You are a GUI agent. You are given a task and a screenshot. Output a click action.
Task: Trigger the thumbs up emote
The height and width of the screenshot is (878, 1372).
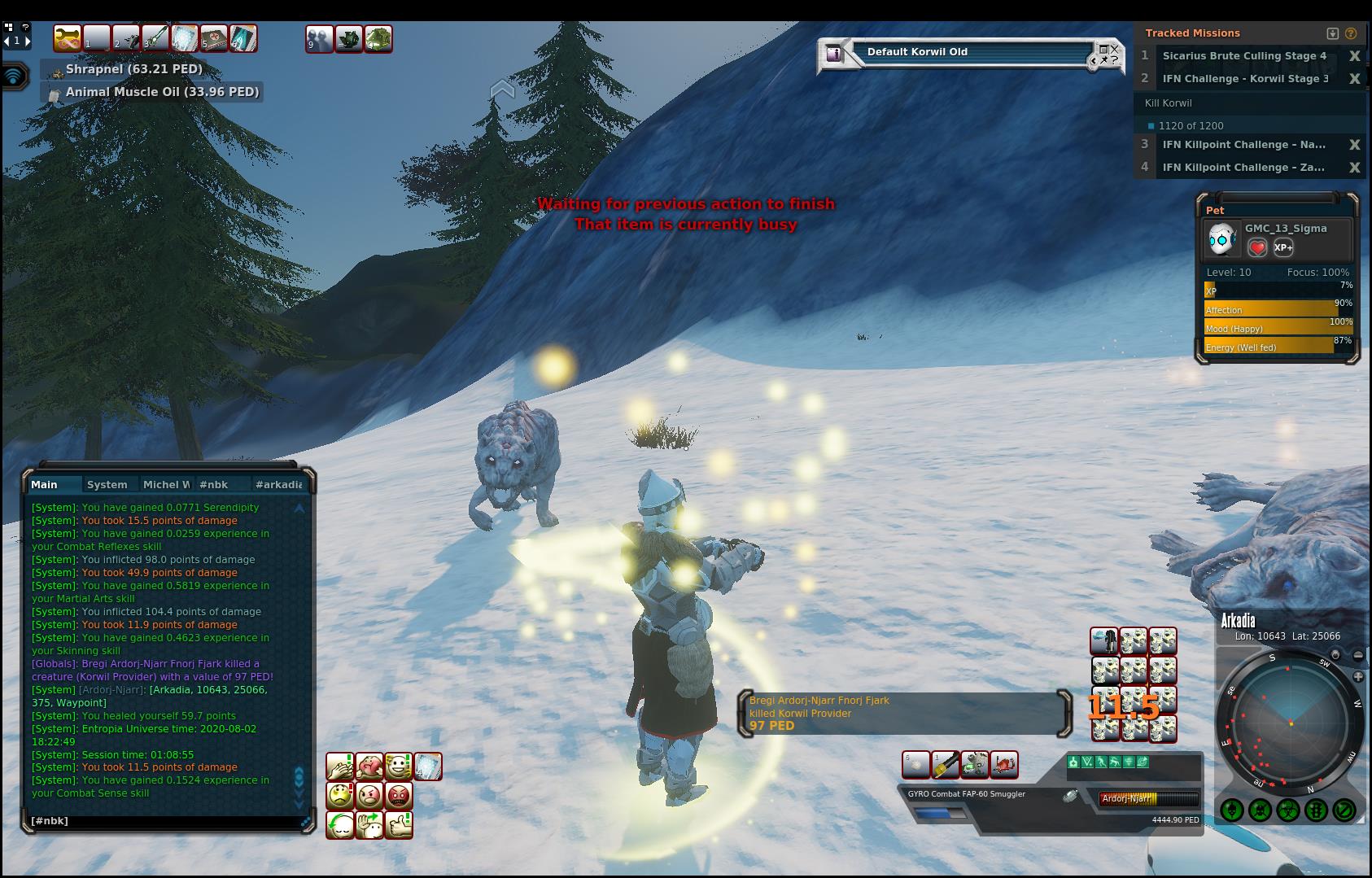[398, 825]
